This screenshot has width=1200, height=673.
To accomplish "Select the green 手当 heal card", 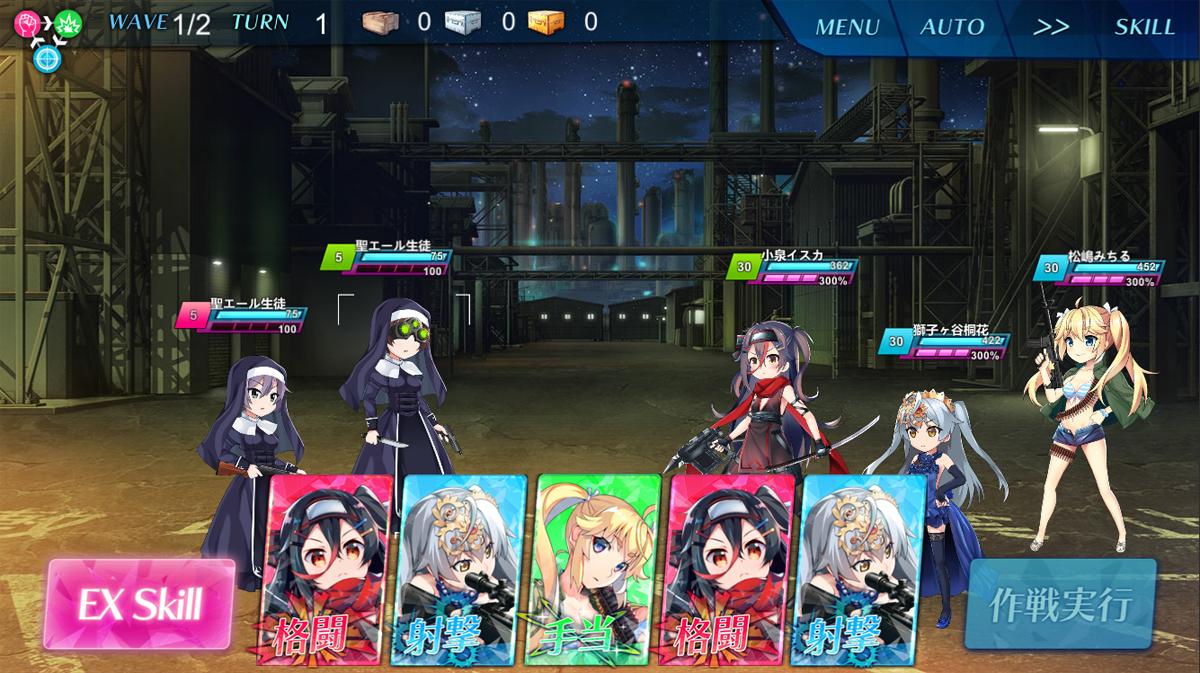I will [597, 568].
